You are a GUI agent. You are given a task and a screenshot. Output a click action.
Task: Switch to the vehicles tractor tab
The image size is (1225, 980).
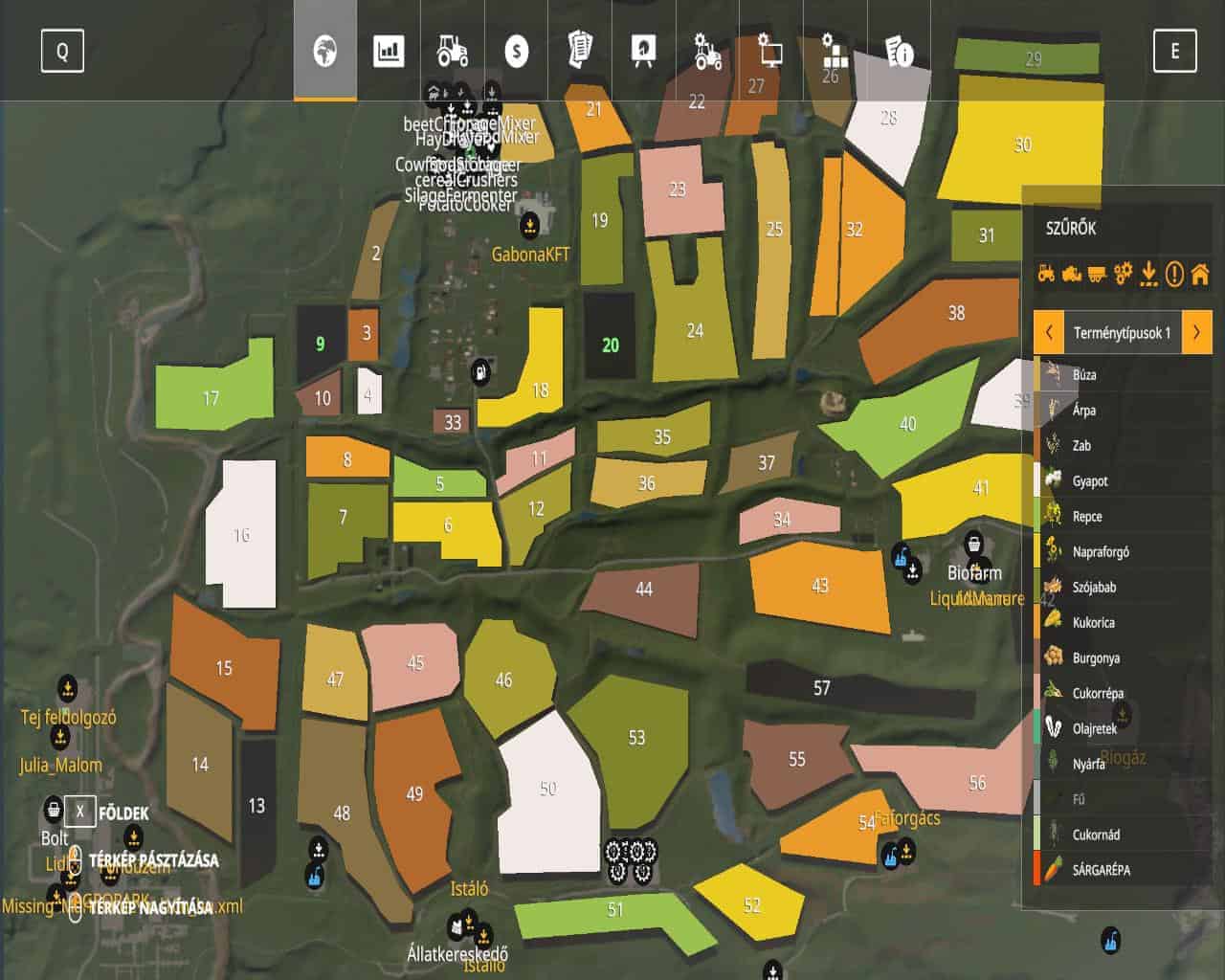coord(453,51)
